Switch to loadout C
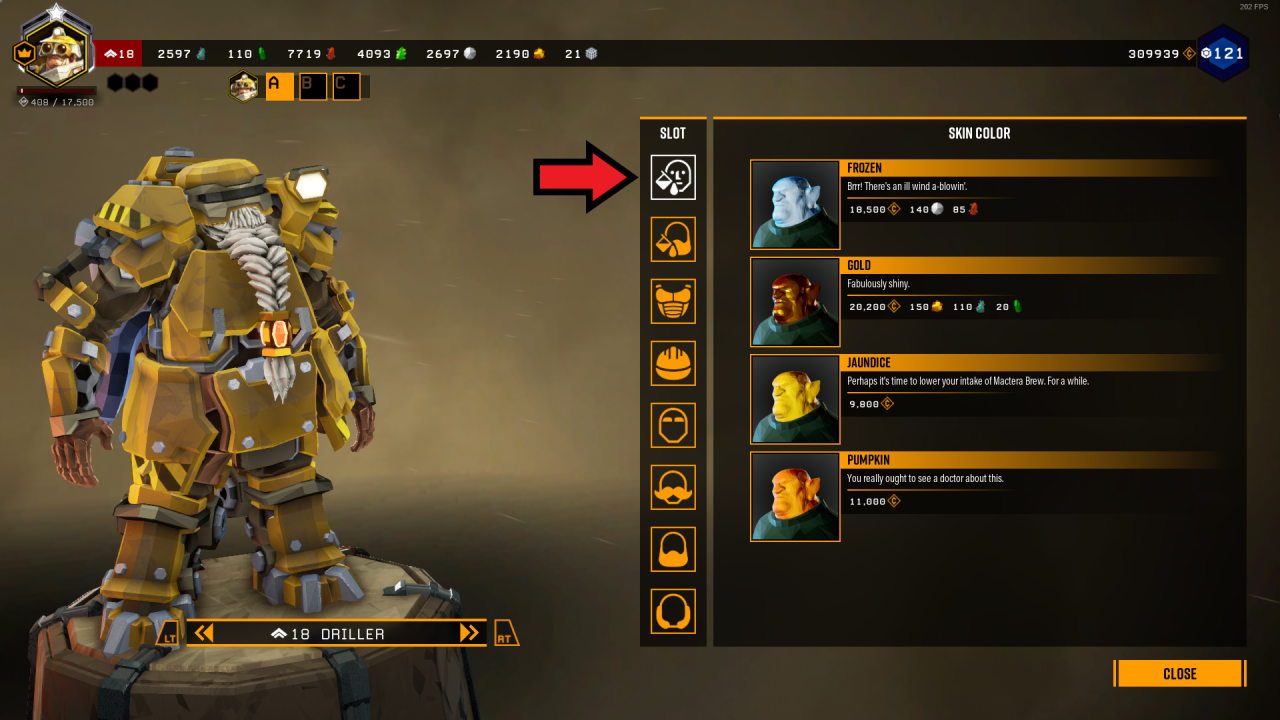Viewport: 1280px width, 720px height. (x=346, y=87)
